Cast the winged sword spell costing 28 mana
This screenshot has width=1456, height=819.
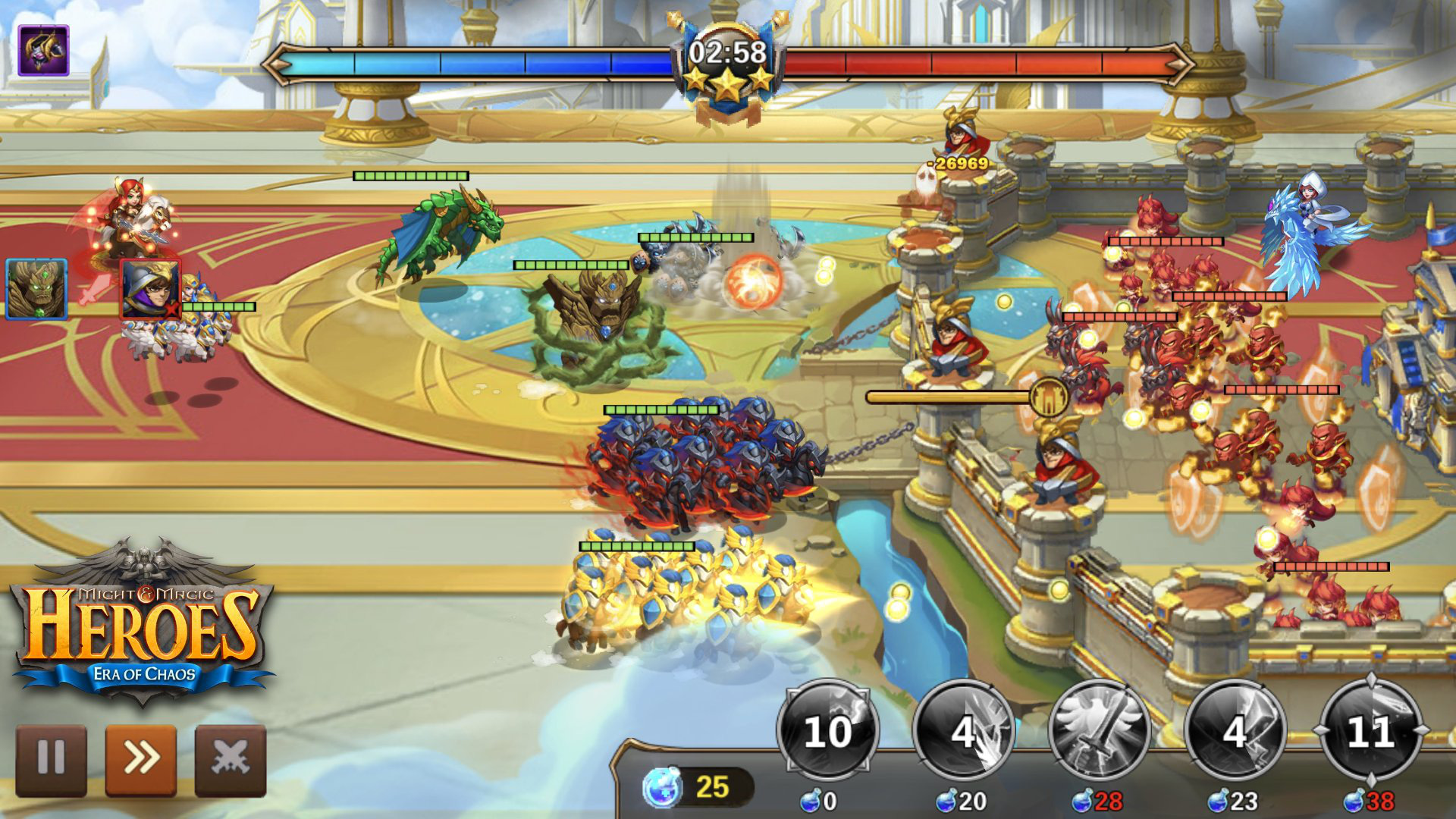1099,731
